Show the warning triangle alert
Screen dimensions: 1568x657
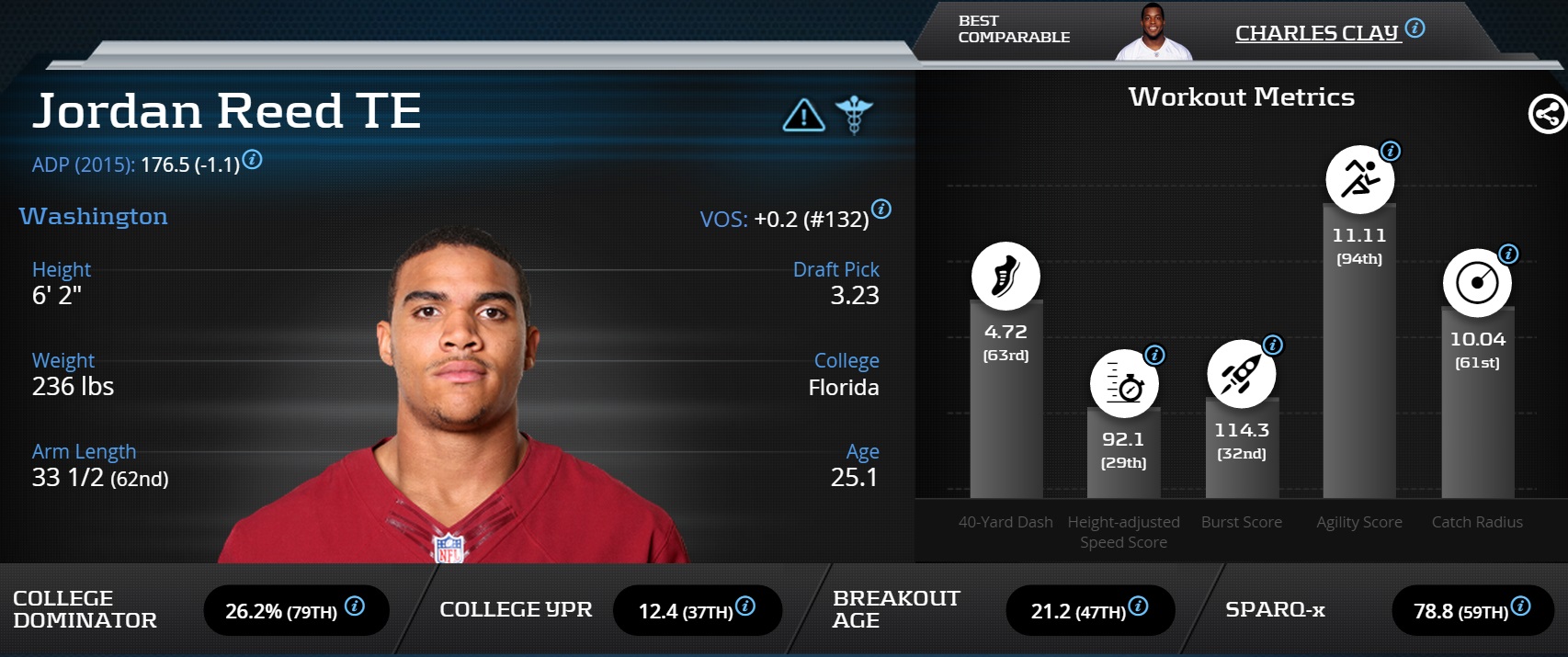click(x=803, y=116)
